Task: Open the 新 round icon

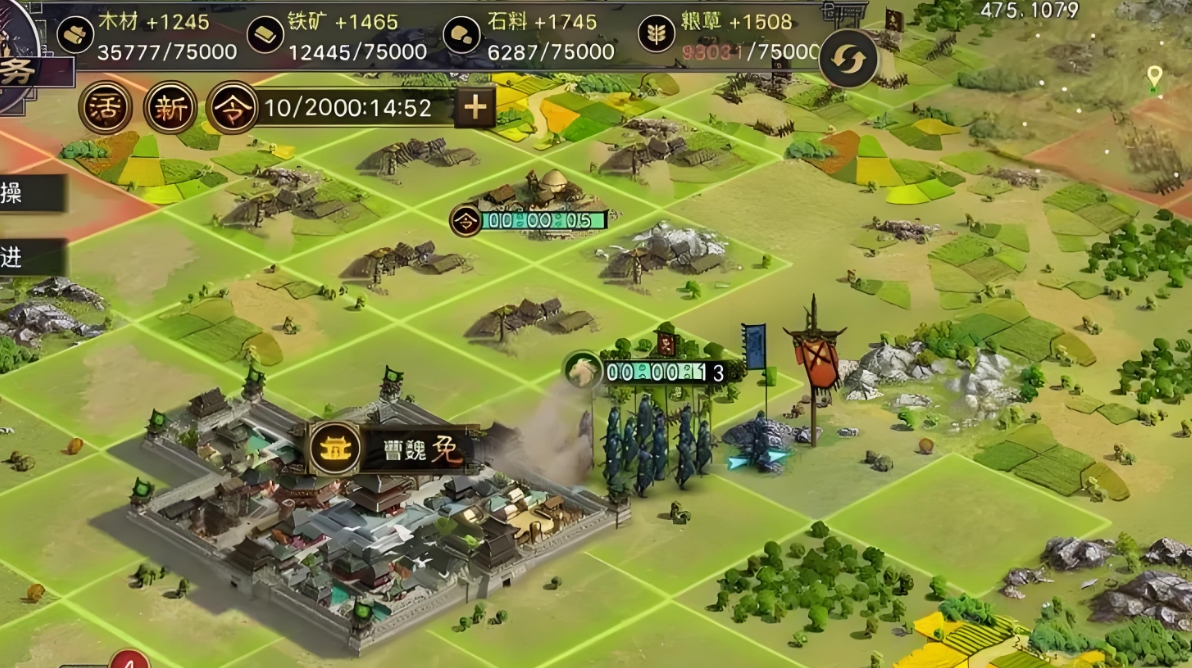Action: tap(170, 108)
